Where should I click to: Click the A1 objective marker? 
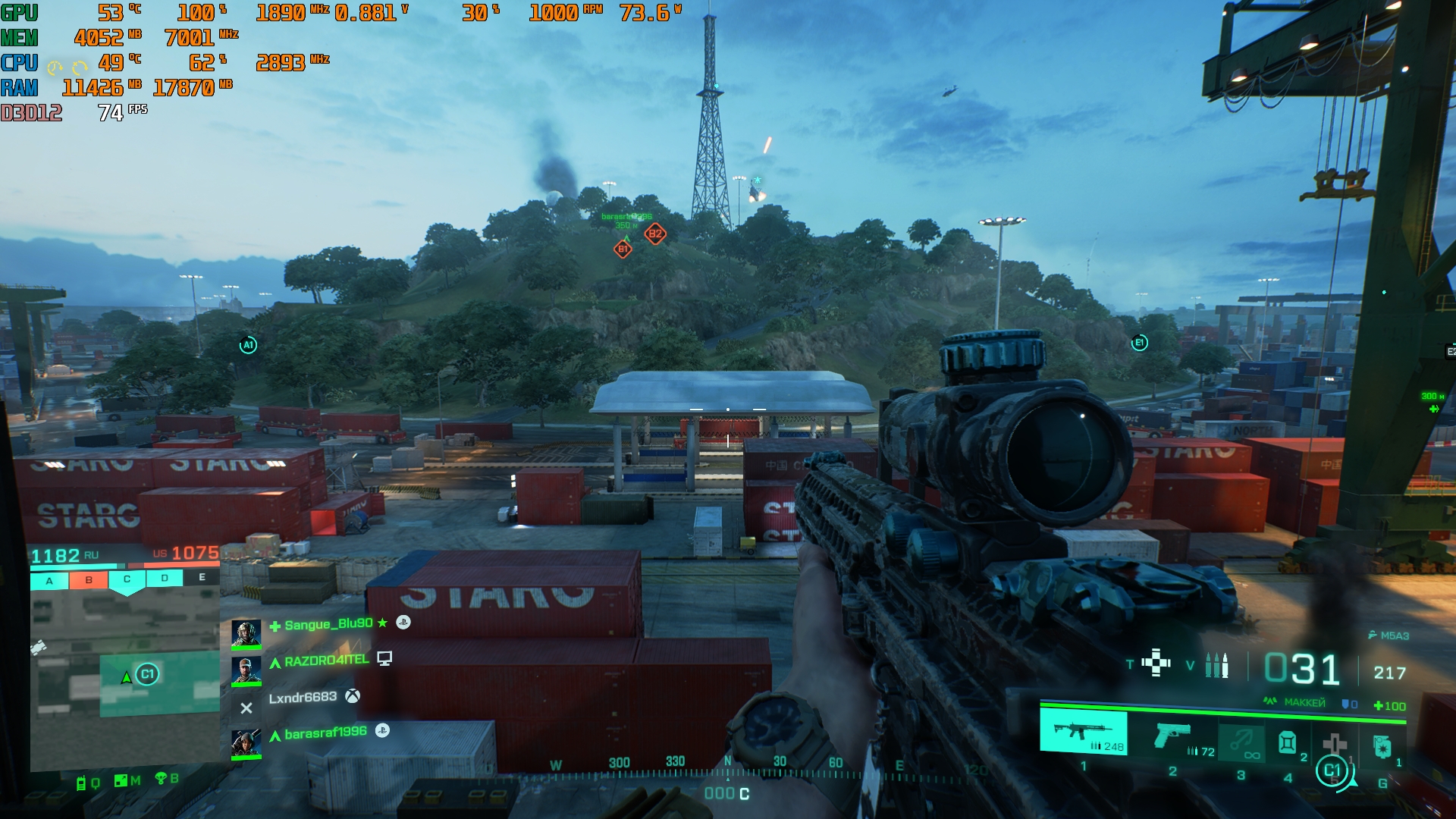tap(248, 345)
